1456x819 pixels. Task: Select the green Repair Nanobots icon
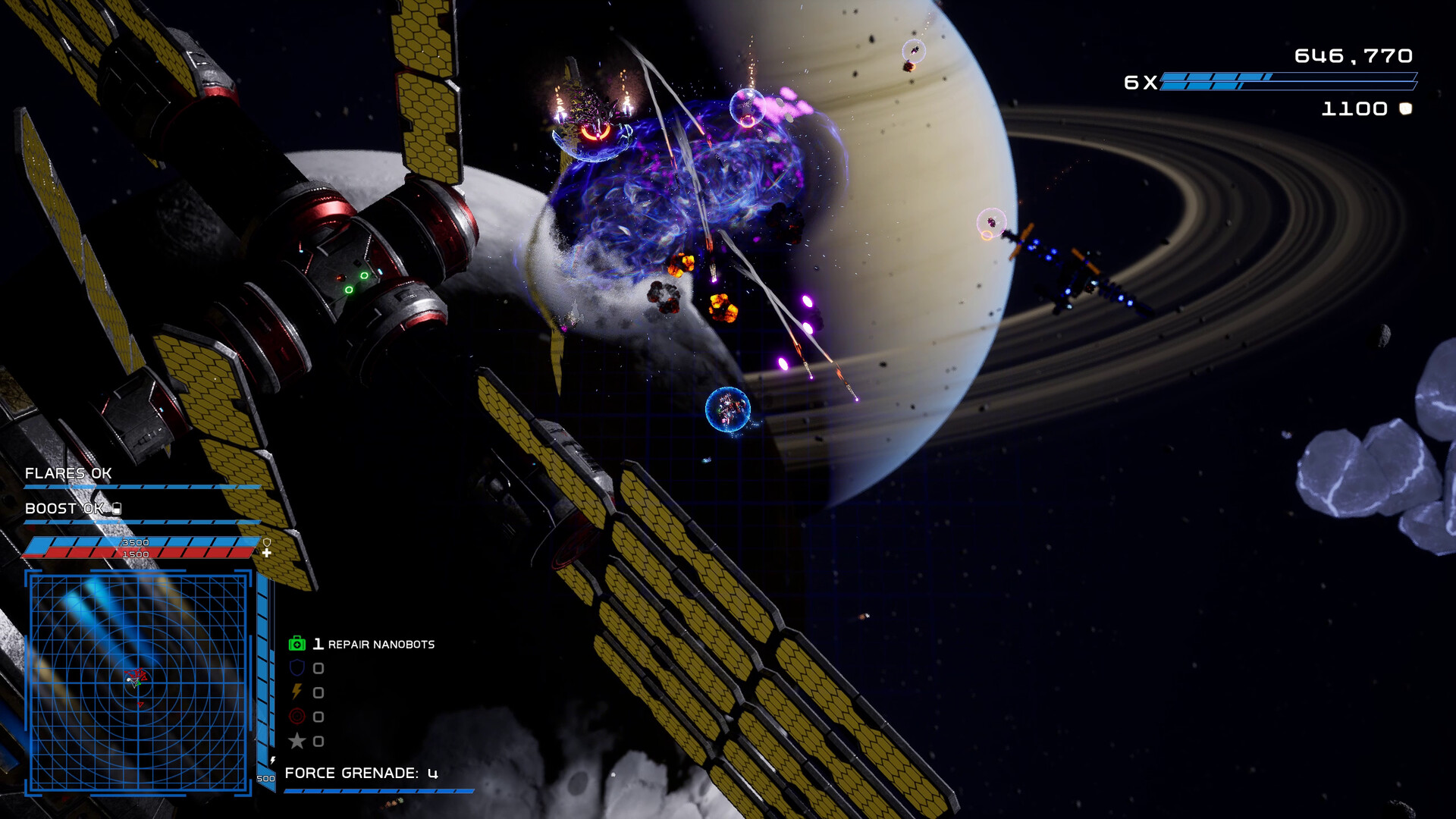click(x=297, y=644)
